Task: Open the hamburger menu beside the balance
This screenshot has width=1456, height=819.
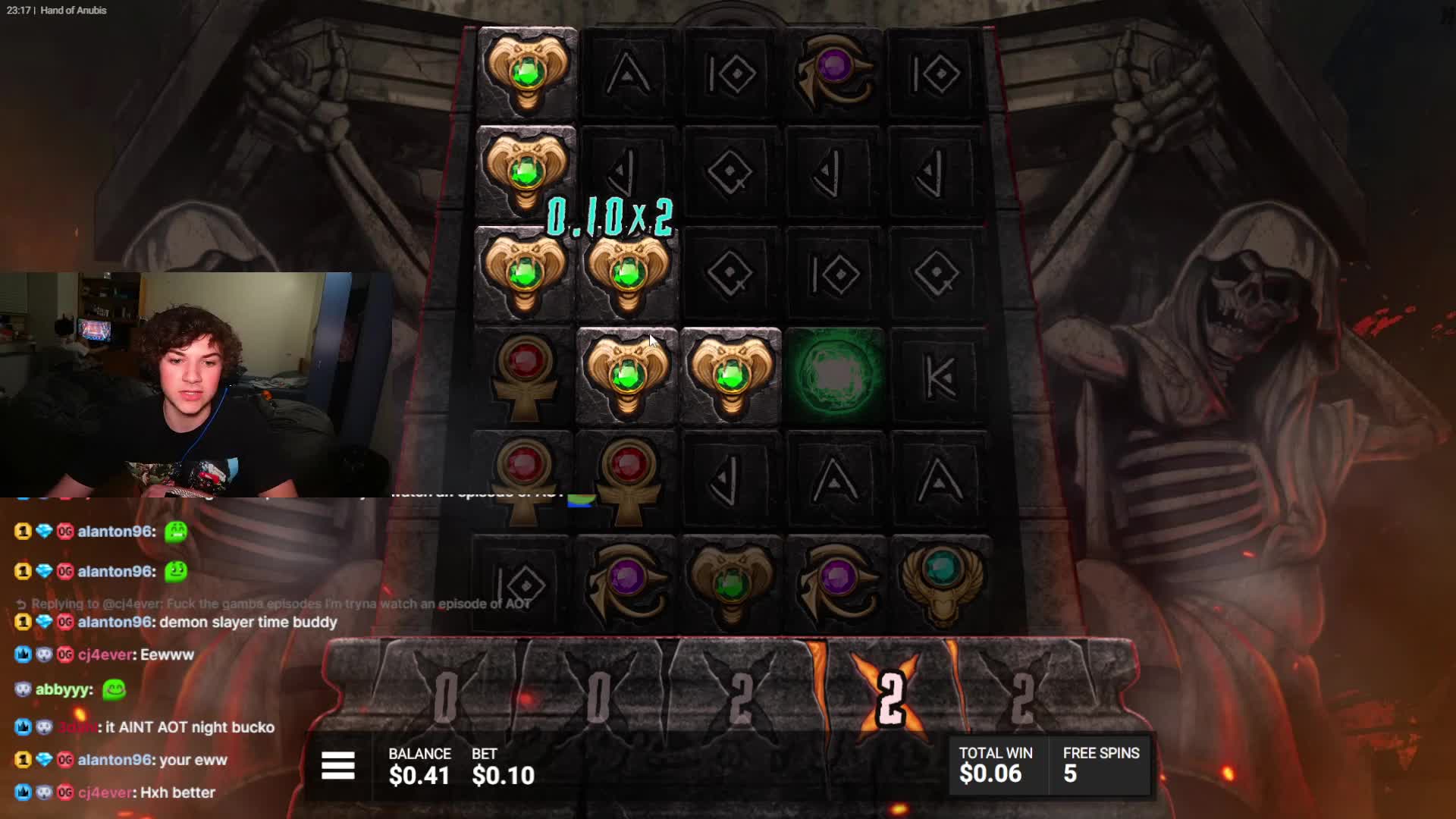Action: pyautogui.click(x=338, y=766)
